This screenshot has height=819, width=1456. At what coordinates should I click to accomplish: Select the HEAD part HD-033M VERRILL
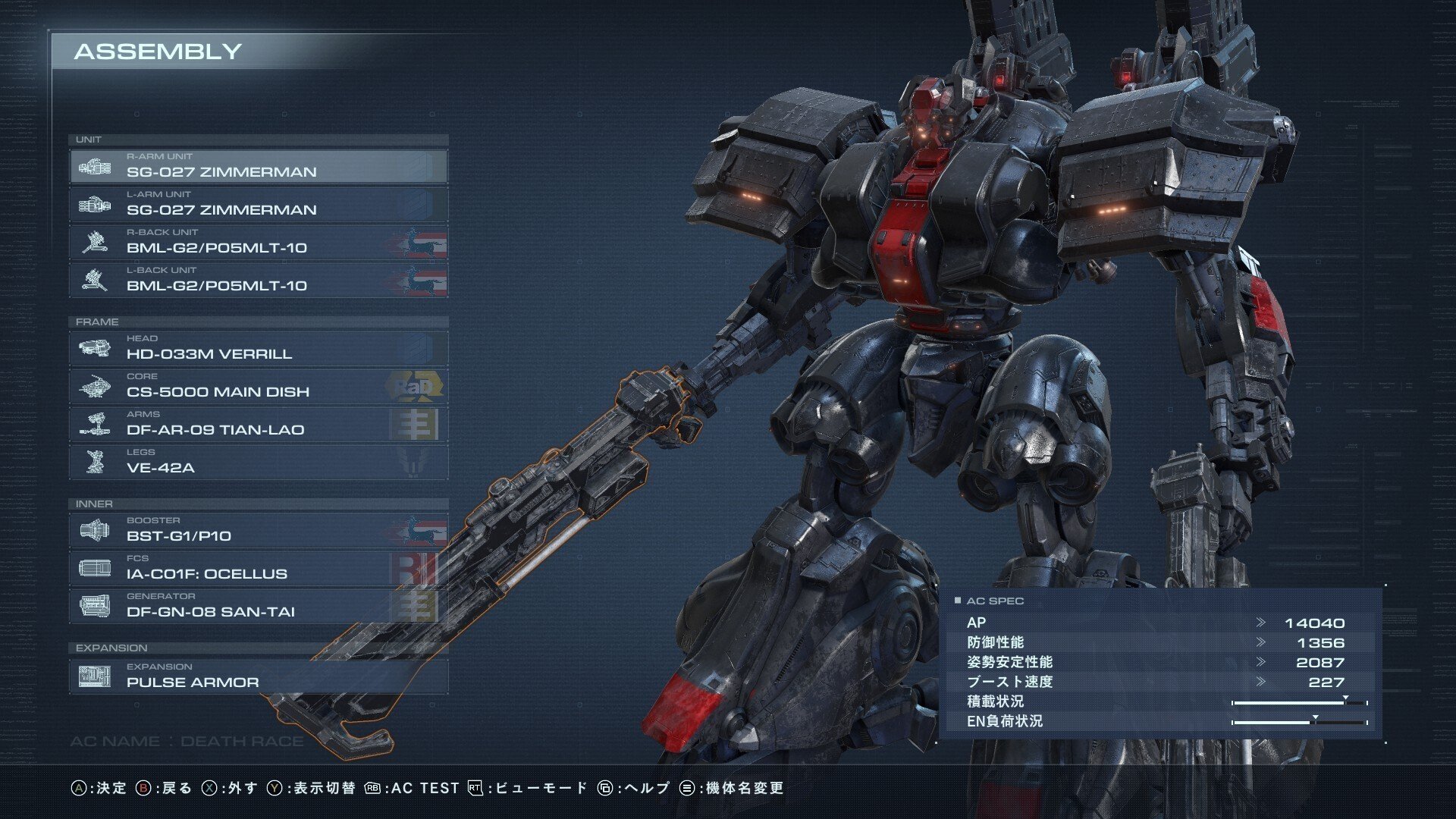click(x=258, y=348)
